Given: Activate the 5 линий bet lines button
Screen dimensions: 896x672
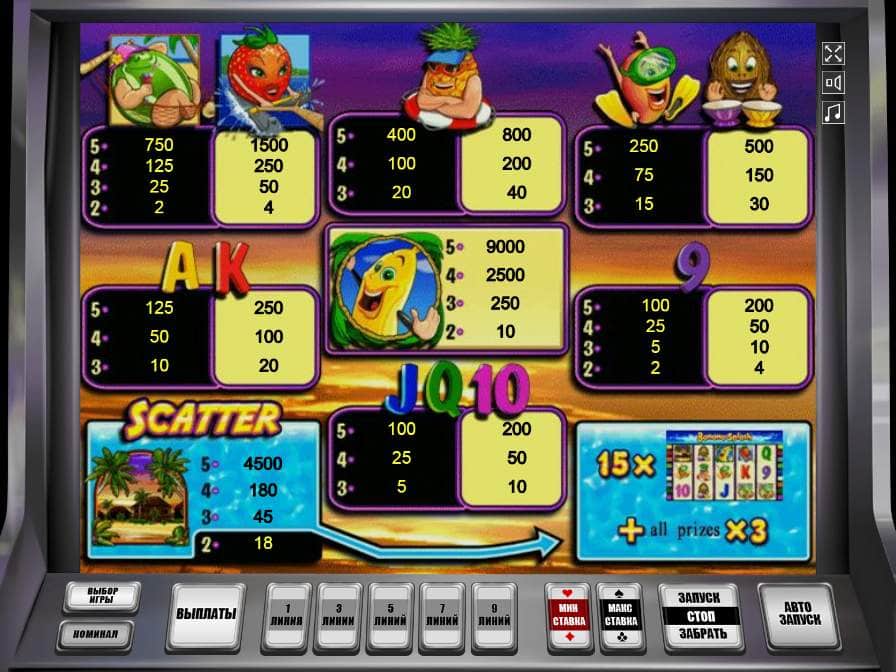Looking at the screenshot, I should (x=391, y=613).
